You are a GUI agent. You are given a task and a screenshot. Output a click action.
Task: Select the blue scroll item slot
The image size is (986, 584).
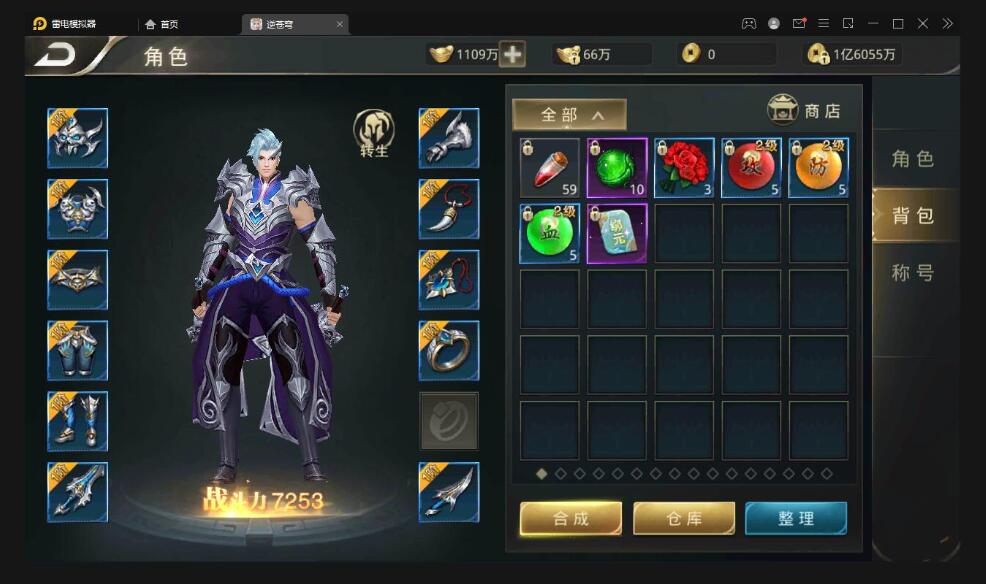click(x=617, y=233)
